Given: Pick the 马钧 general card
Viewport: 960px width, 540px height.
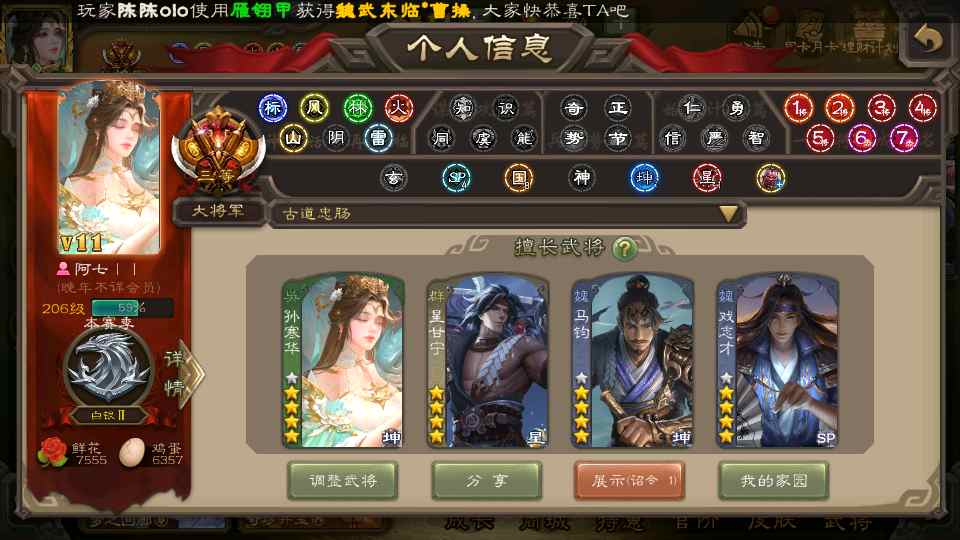Looking at the screenshot, I should click(632, 361).
